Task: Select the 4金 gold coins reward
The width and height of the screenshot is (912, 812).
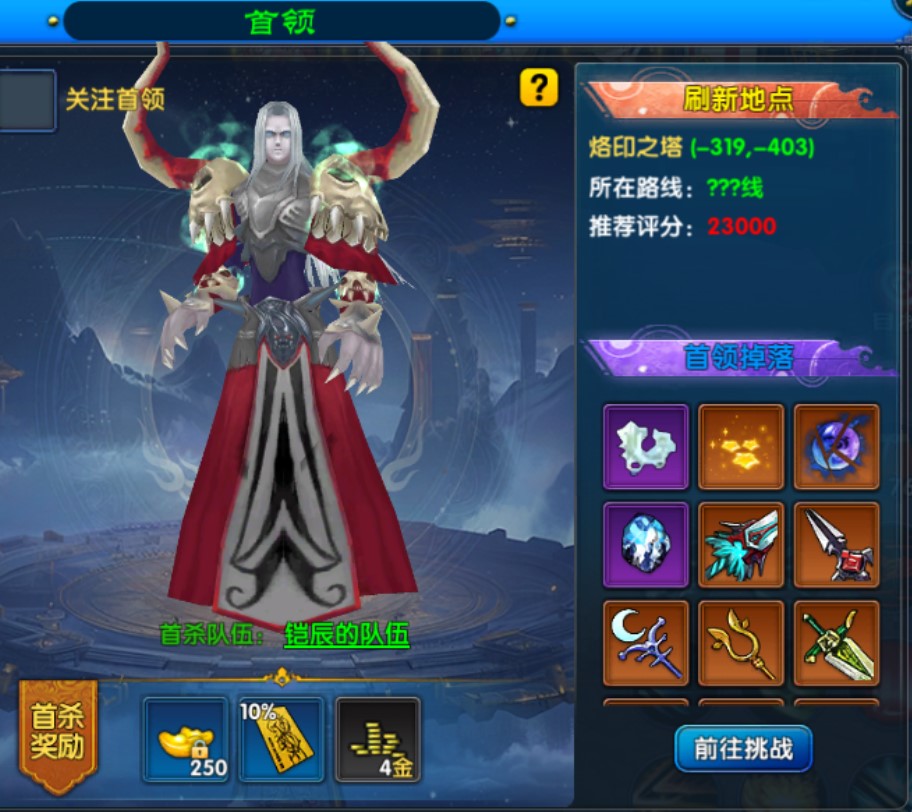Action: [x=377, y=740]
